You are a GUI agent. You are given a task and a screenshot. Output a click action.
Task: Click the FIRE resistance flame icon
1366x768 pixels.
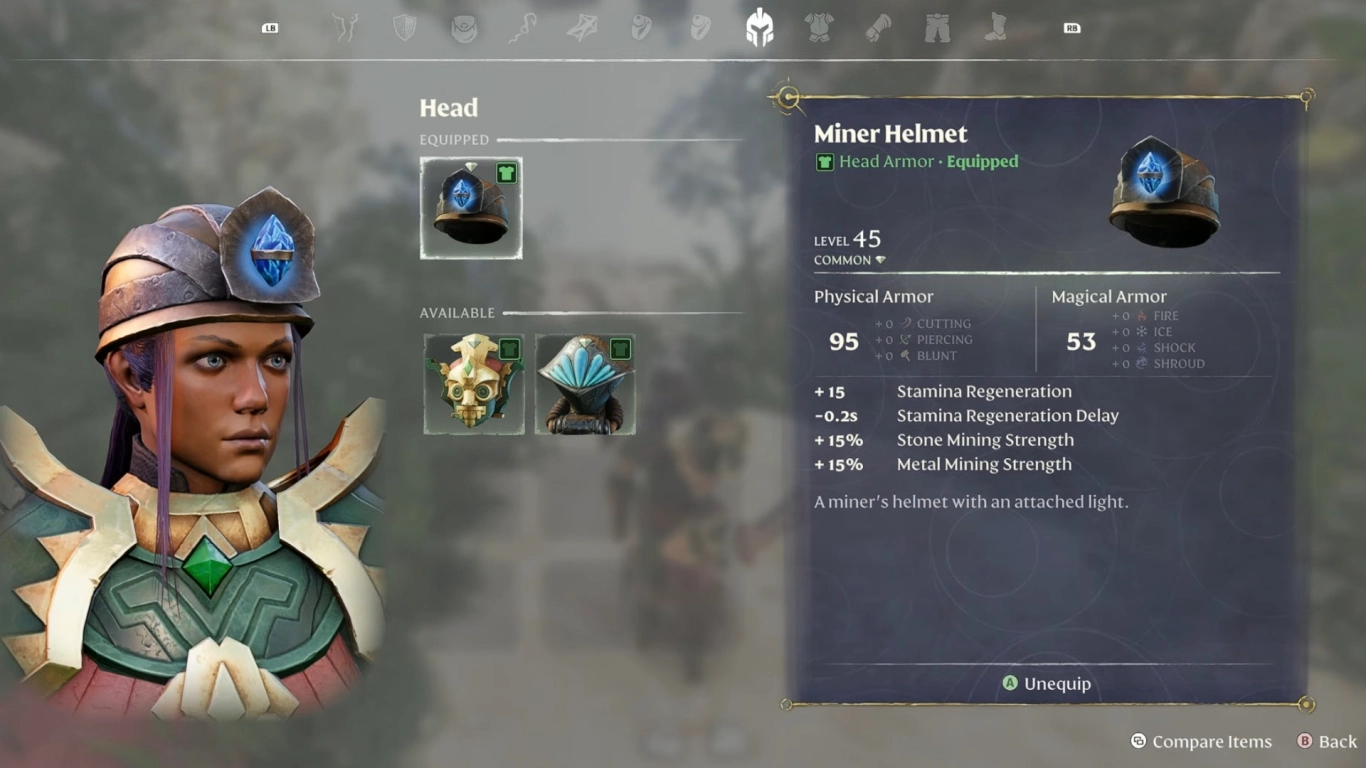point(1140,315)
